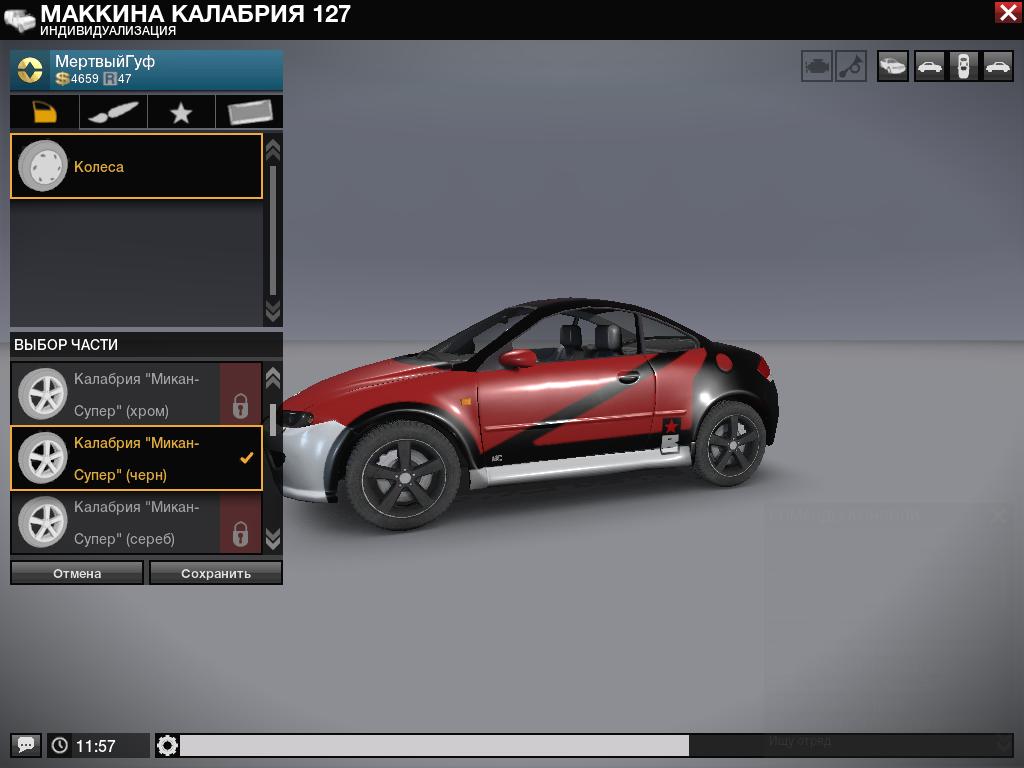Open the chat speech bubble icon
Viewport: 1024px width, 768px height.
(26, 745)
